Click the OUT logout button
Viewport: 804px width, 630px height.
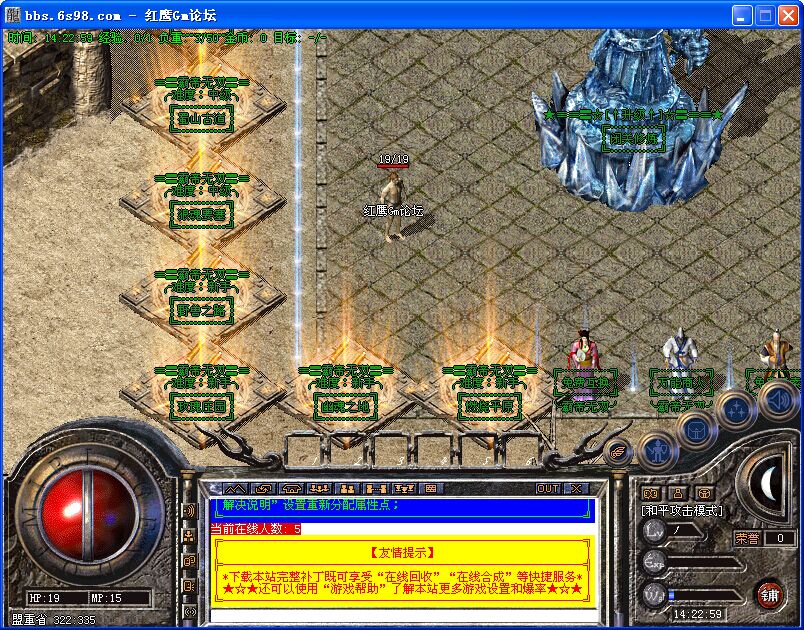(548, 489)
